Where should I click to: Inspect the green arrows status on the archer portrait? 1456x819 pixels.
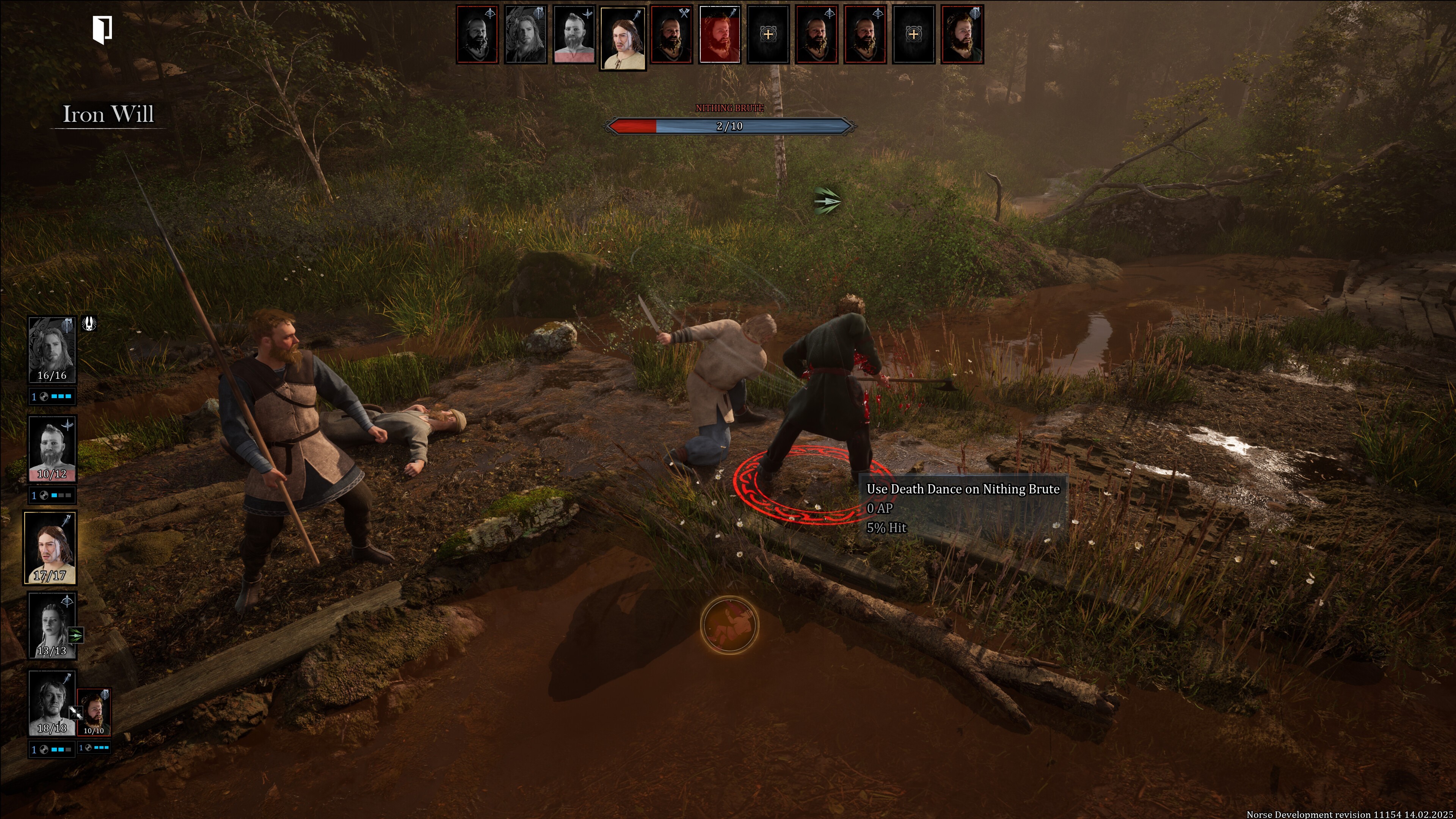click(75, 635)
